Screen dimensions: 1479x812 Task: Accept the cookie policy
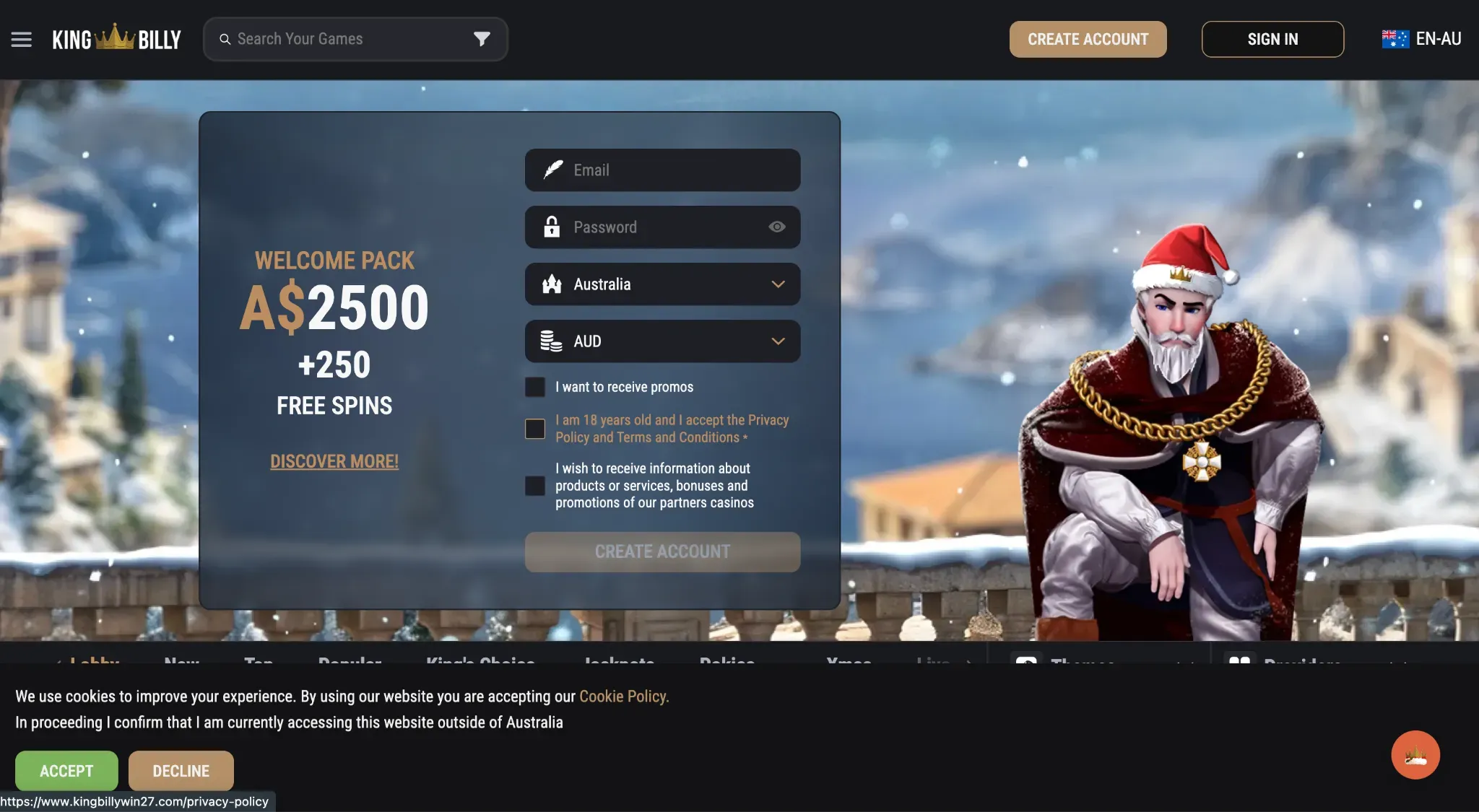(x=66, y=770)
